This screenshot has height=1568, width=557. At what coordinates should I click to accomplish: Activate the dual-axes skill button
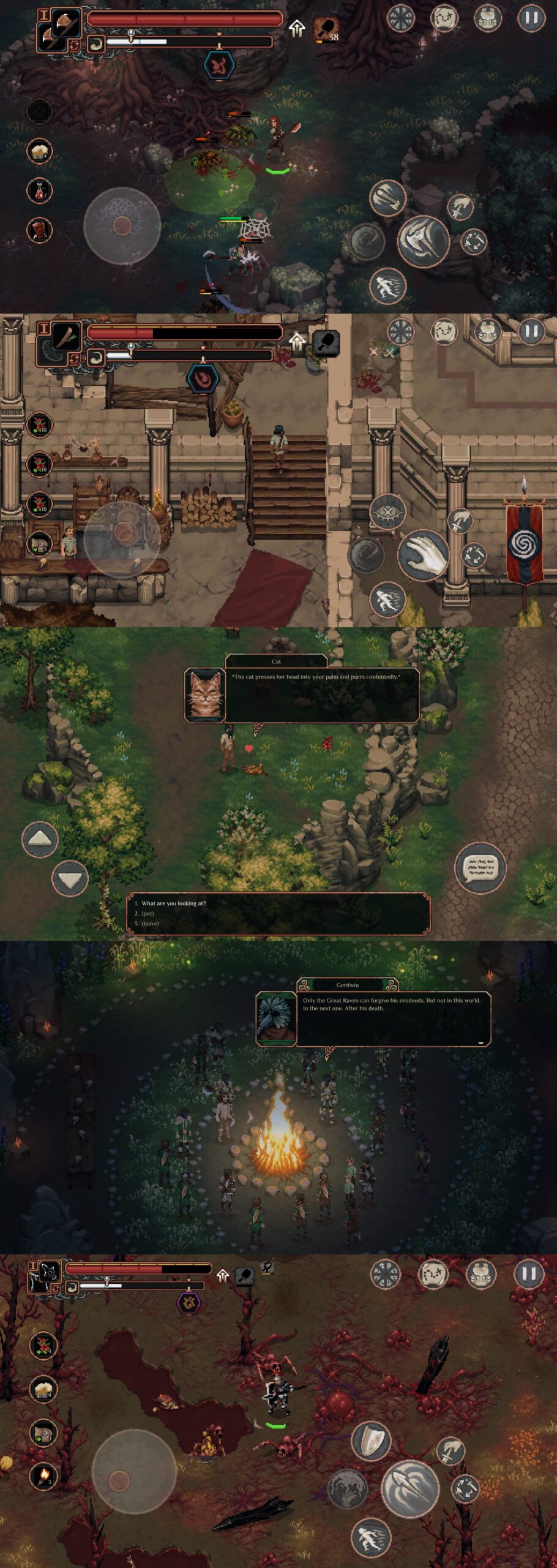387,197
